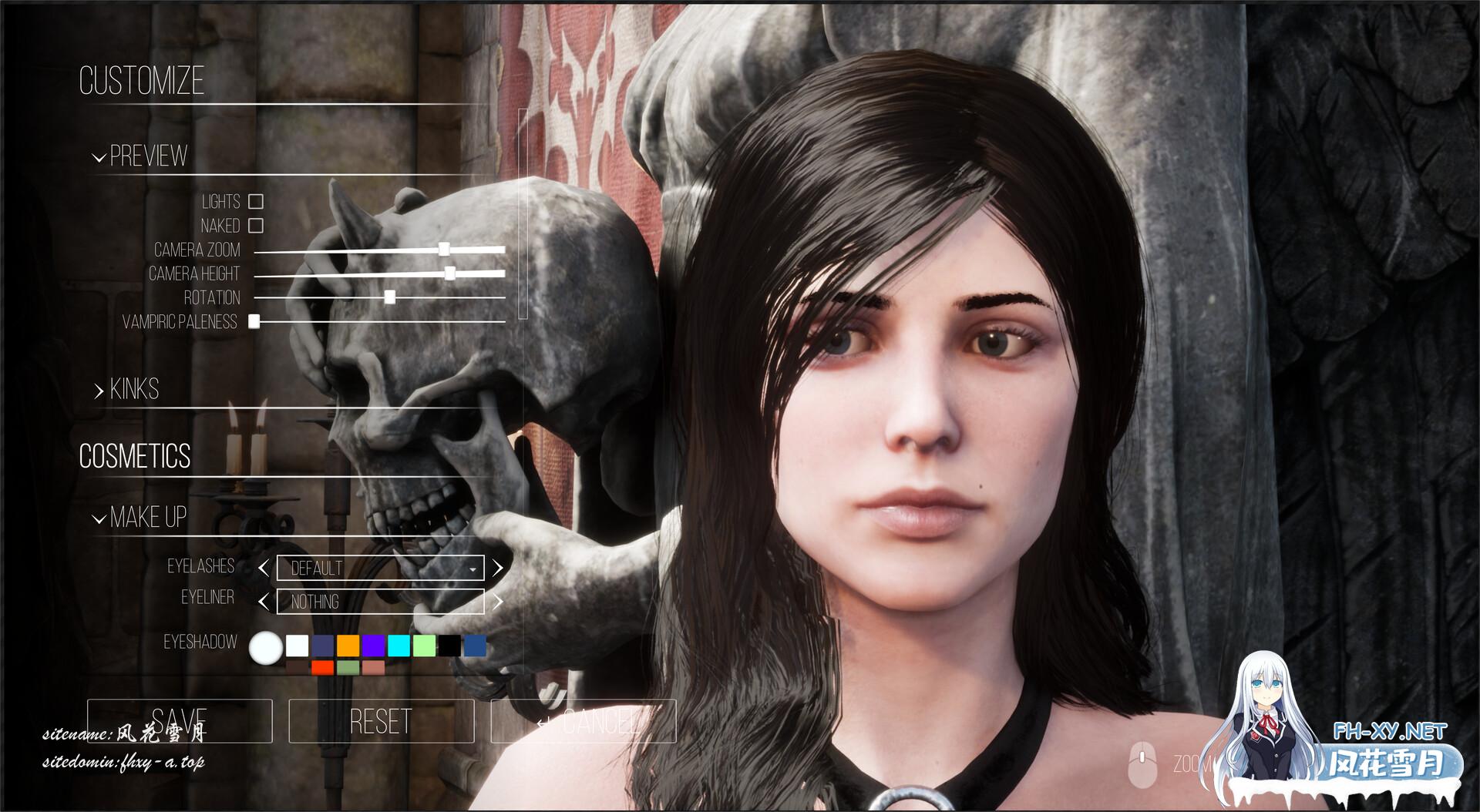Tick the Naked checkbox
The image size is (1480, 812).
pos(256,226)
